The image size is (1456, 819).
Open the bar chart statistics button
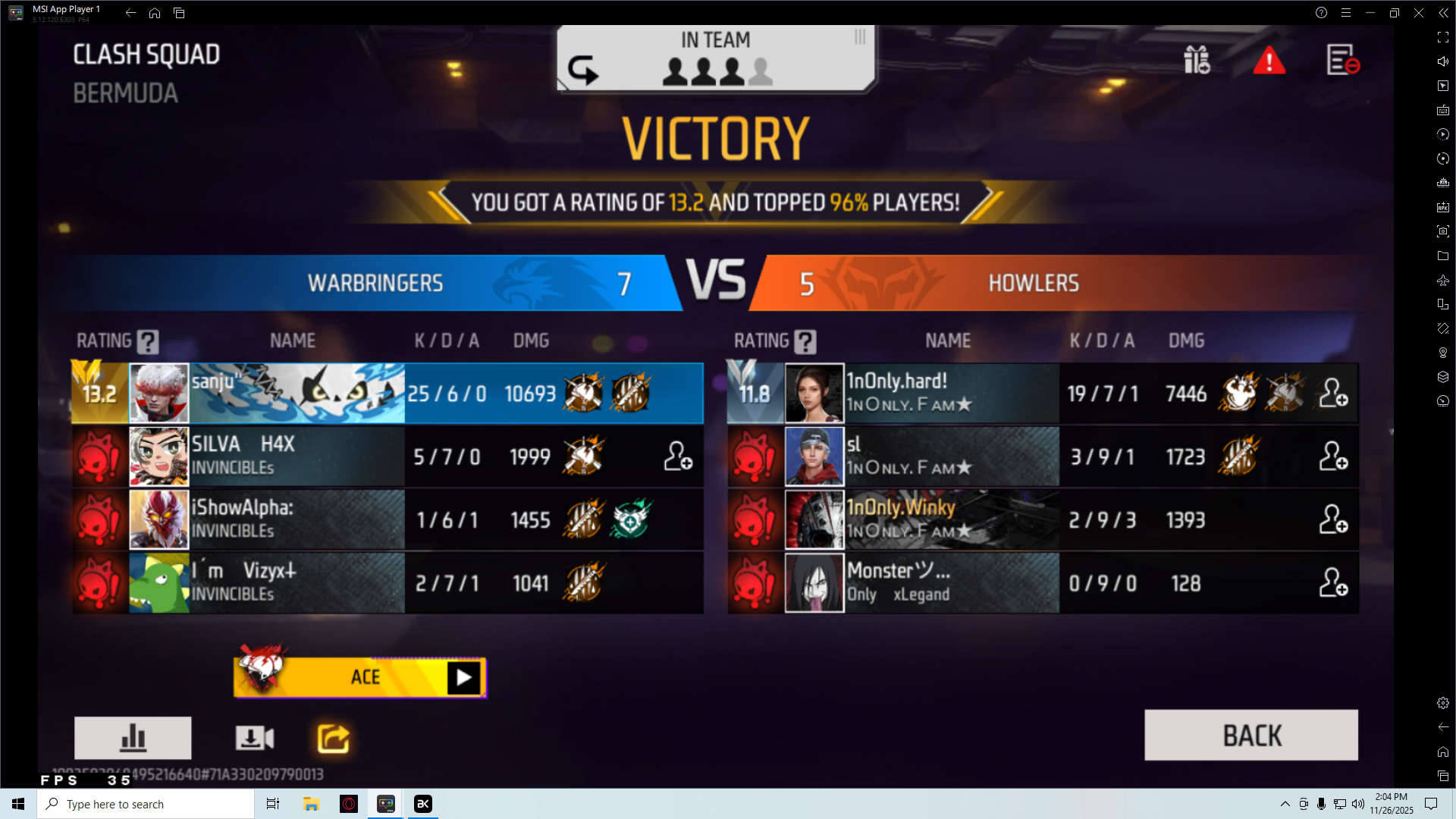coord(133,737)
